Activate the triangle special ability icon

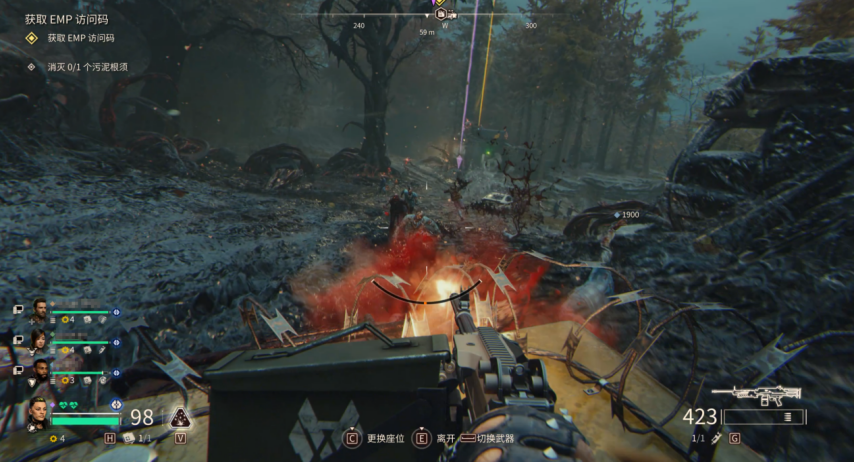click(x=180, y=418)
